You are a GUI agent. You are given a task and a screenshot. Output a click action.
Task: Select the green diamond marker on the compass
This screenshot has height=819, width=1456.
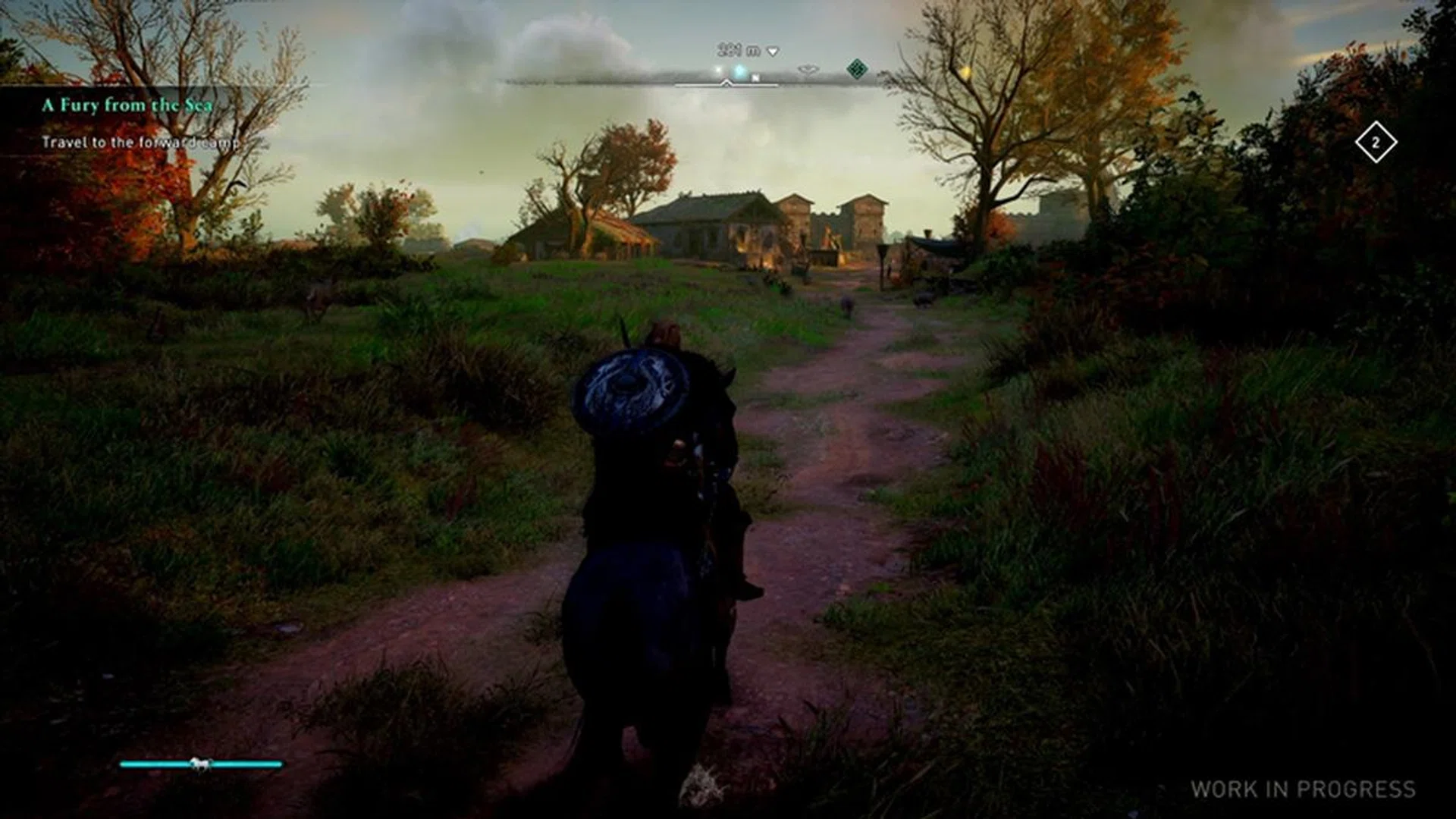(858, 71)
